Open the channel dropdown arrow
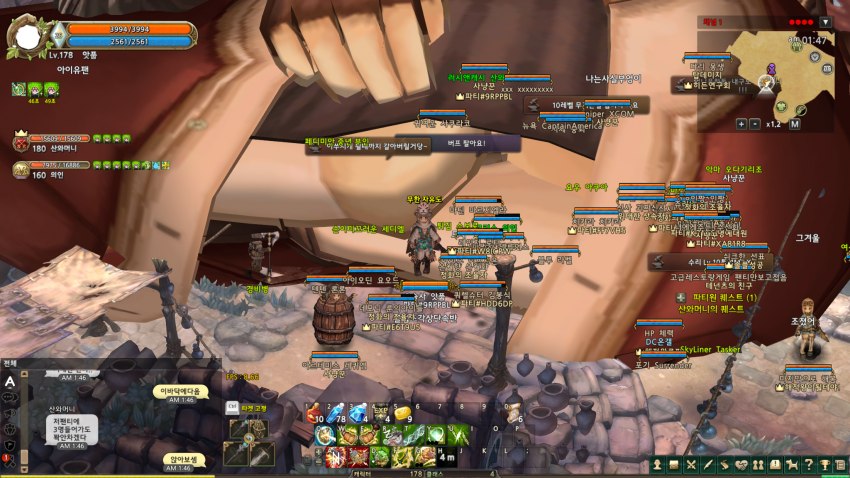850x478 pixels. [x=825, y=22]
